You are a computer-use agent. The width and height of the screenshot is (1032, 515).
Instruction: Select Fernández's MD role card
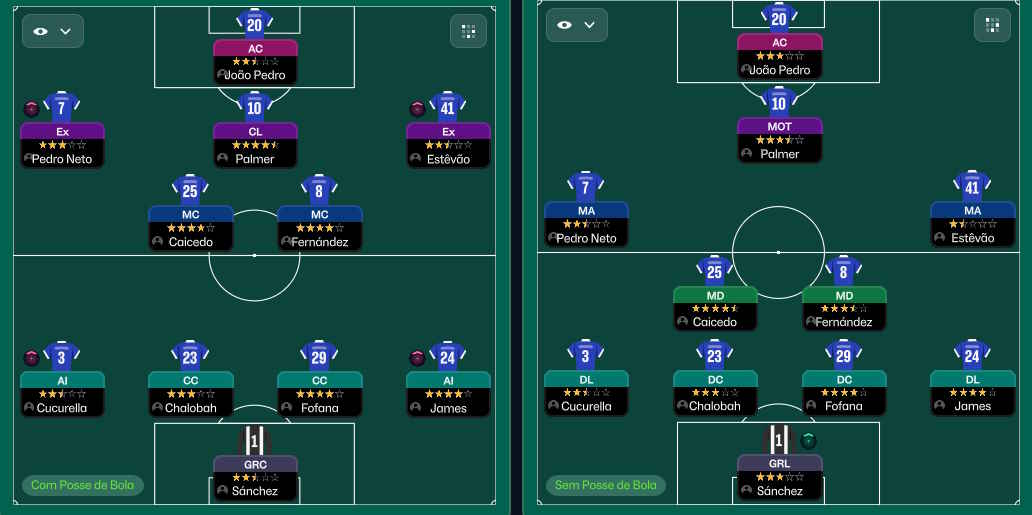click(x=843, y=308)
